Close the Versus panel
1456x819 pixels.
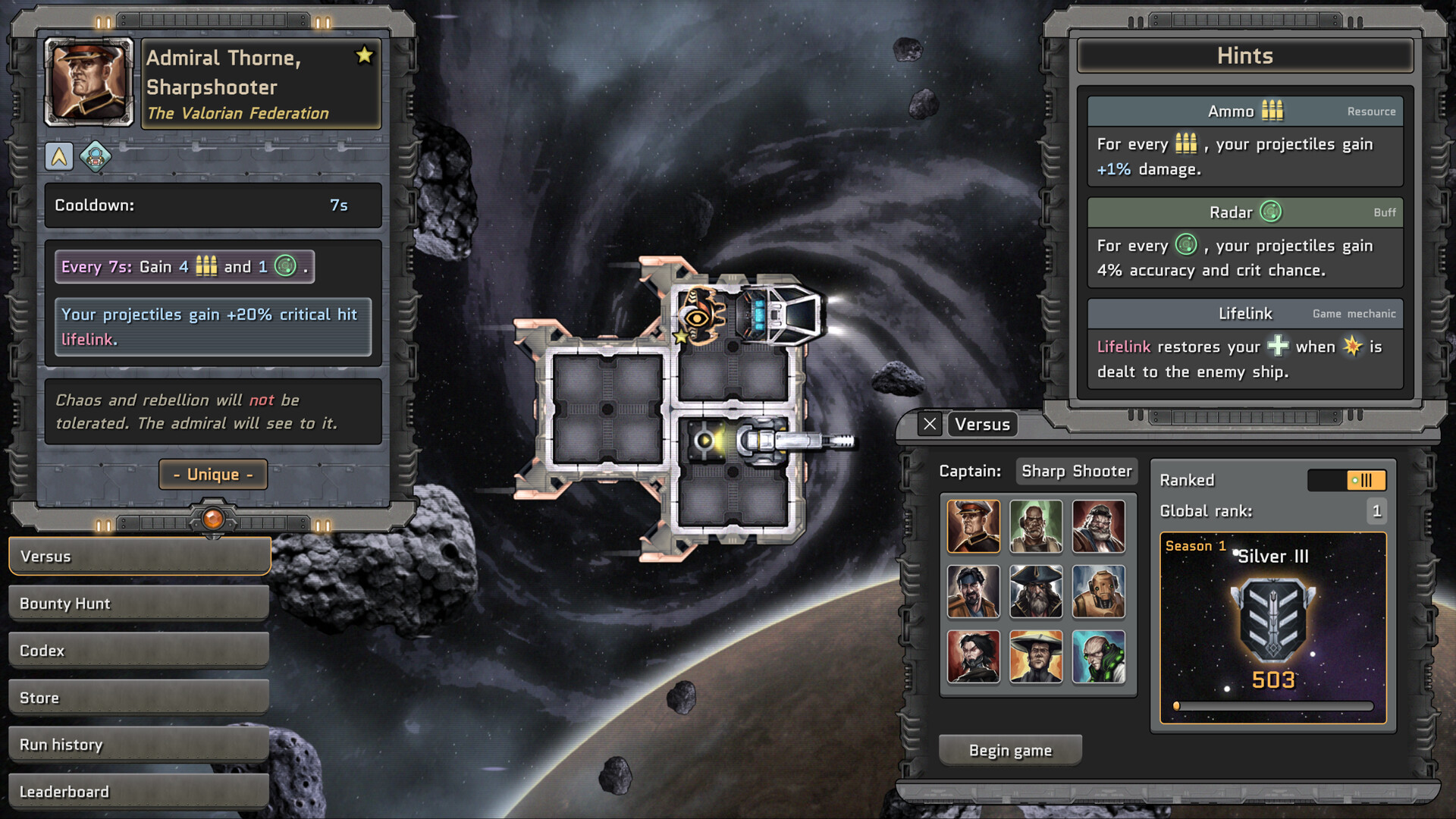930,424
